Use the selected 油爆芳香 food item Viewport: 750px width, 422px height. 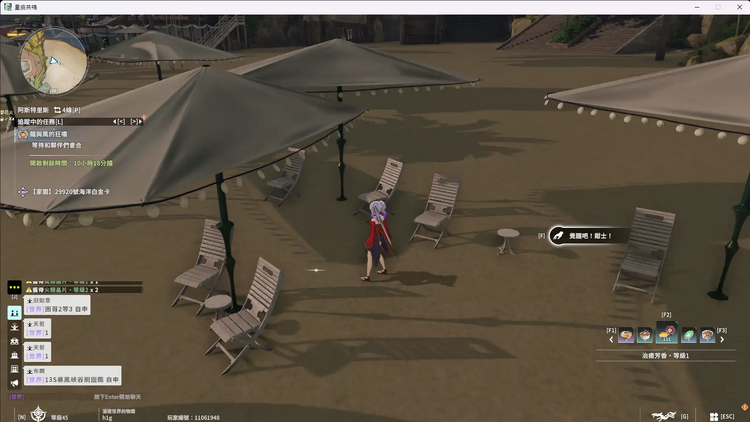pos(666,334)
